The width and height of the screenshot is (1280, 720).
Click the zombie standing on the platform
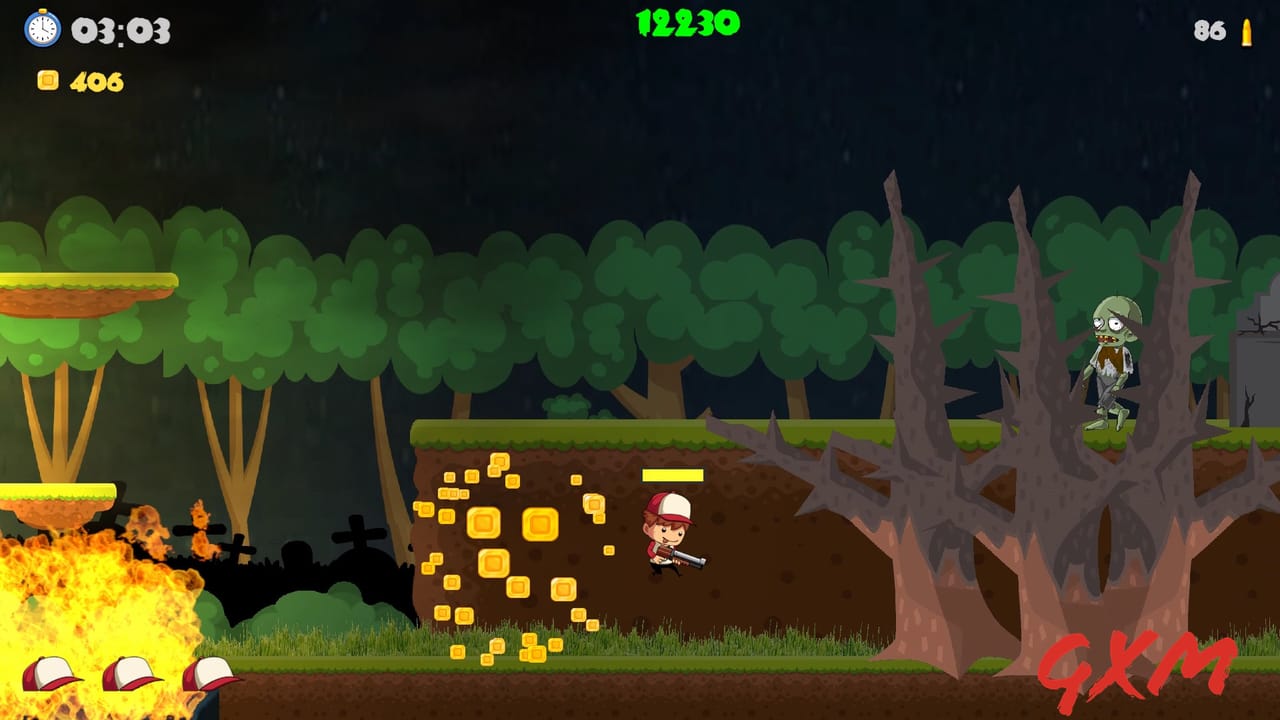[1110, 360]
